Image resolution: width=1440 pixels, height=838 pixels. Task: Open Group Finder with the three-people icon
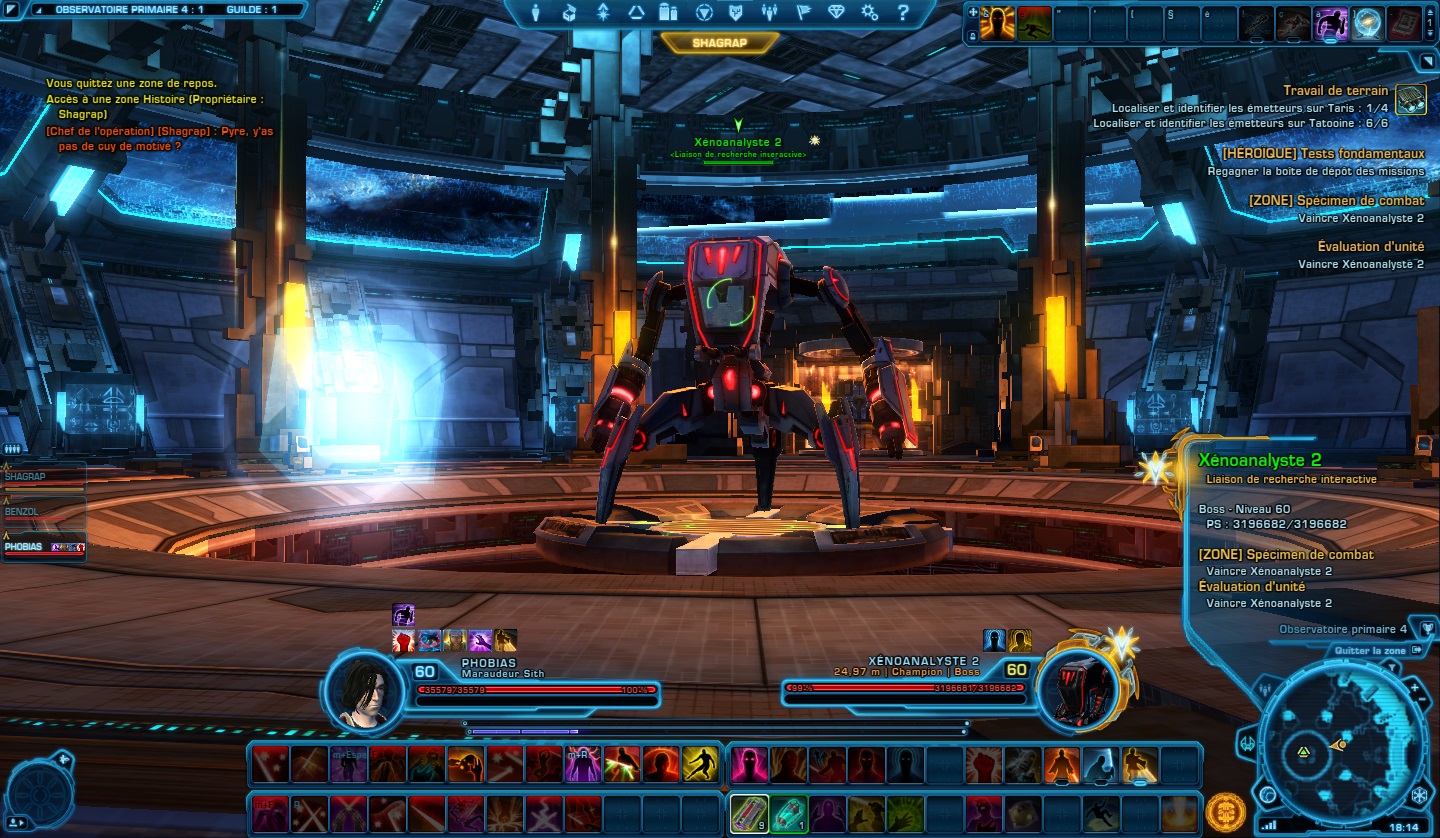coord(770,13)
